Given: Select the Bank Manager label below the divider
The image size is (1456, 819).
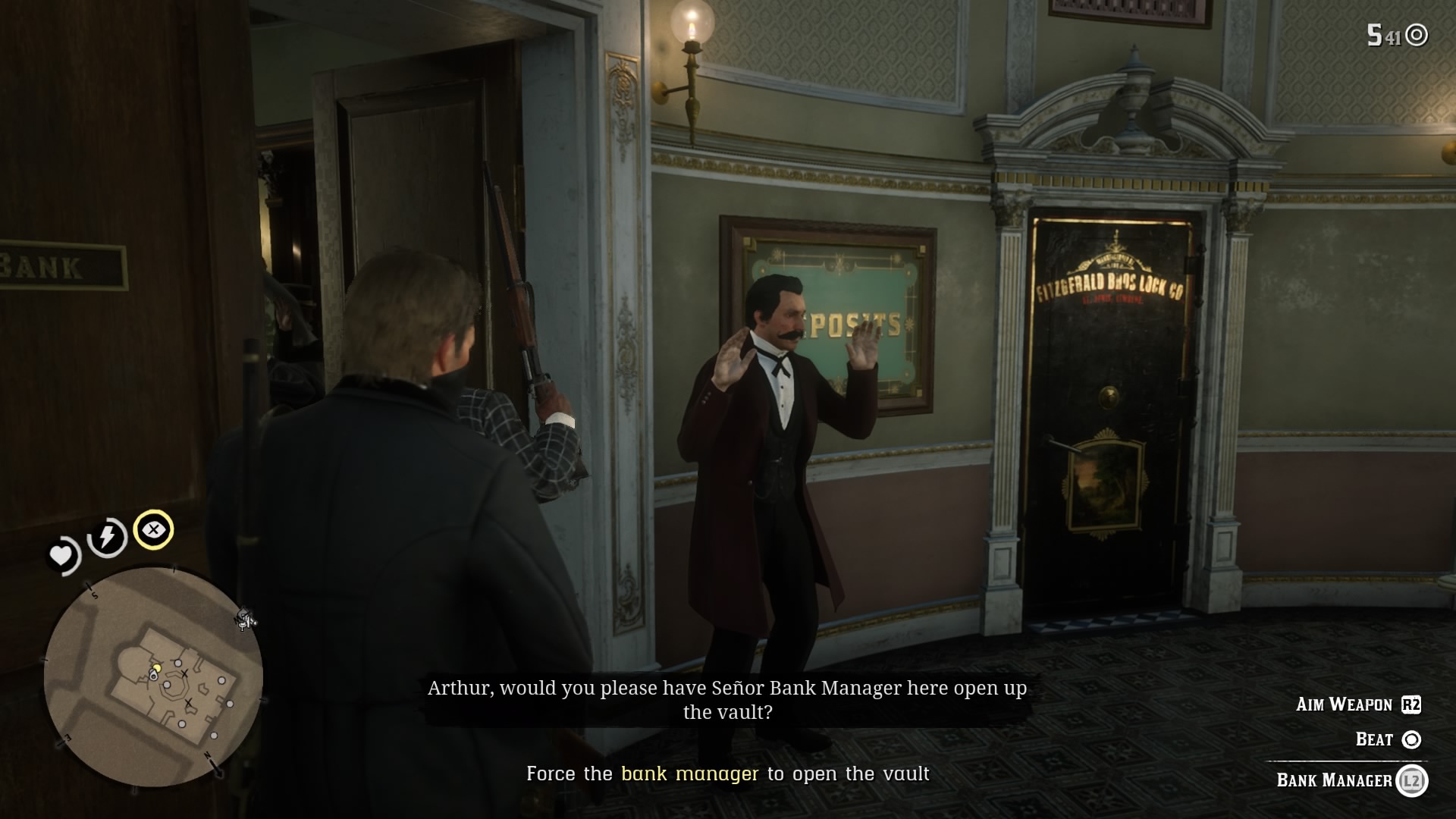Looking at the screenshot, I should [x=1333, y=780].
